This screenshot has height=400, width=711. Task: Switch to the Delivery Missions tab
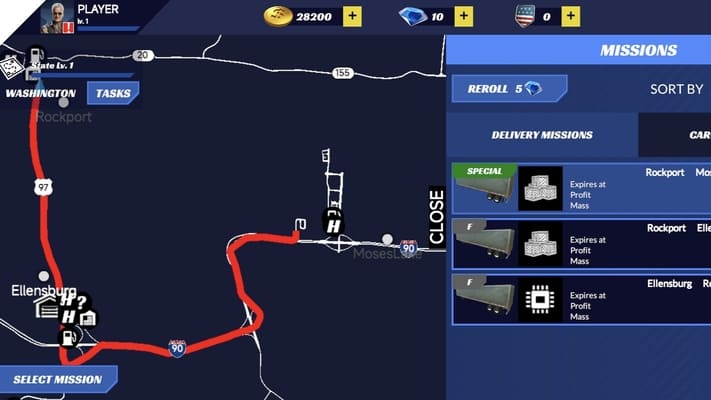click(541, 135)
